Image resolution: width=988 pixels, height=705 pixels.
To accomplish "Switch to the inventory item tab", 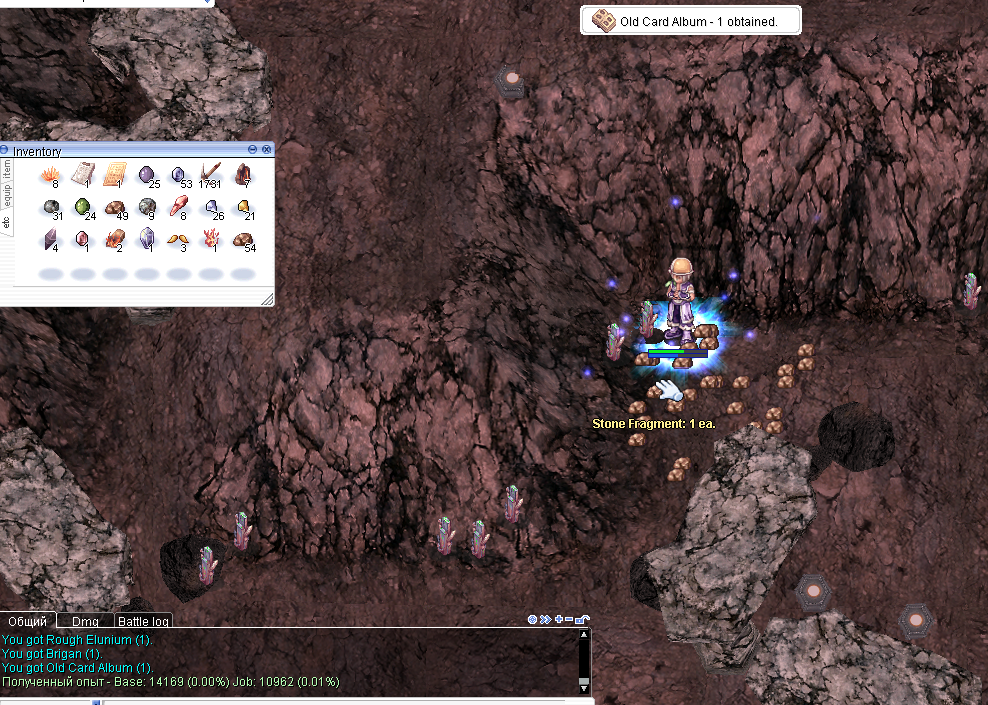I will (x=6, y=168).
